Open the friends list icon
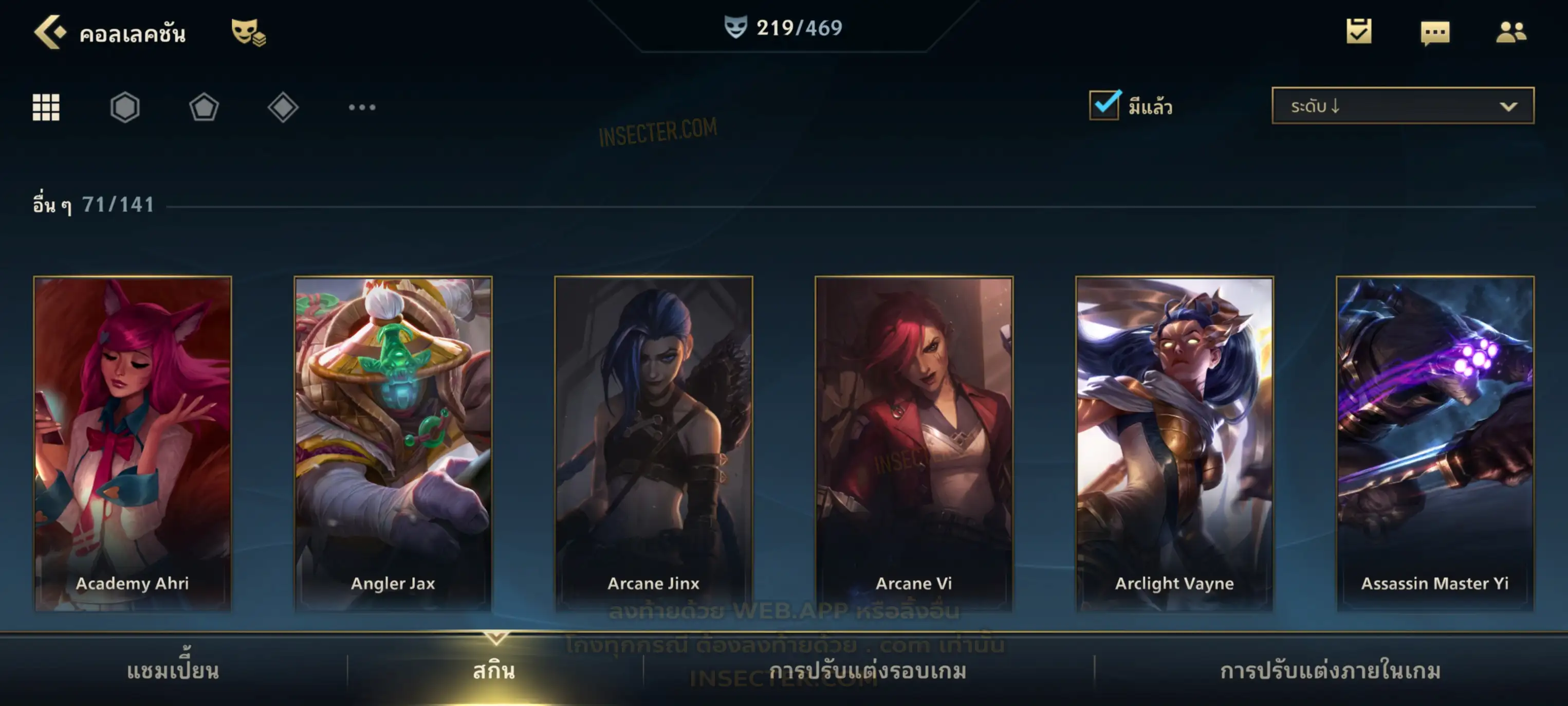This screenshot has width=1568, height=706. click(x=1510, y=32)
